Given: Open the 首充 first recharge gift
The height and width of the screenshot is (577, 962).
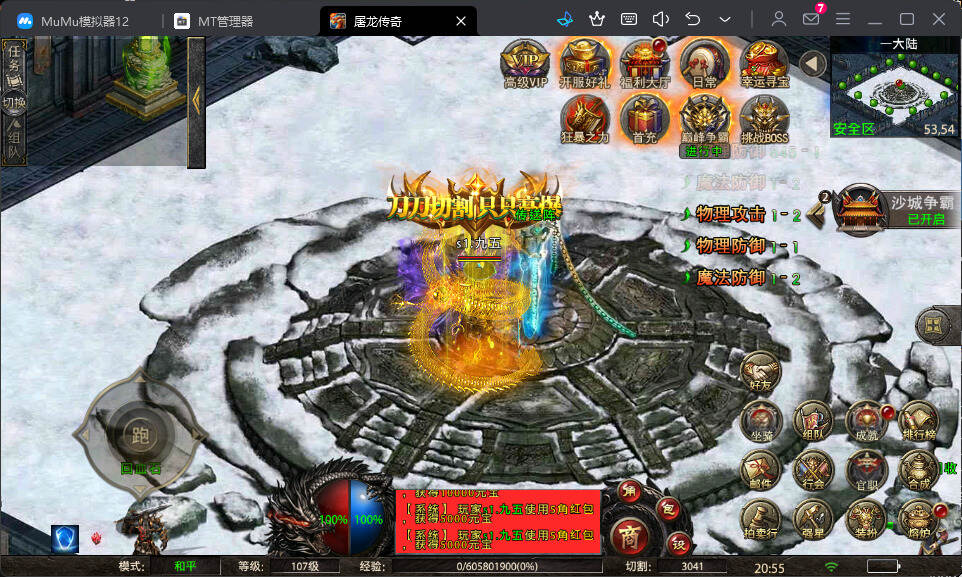Looking at the screenshot, I should coord(644,120).
